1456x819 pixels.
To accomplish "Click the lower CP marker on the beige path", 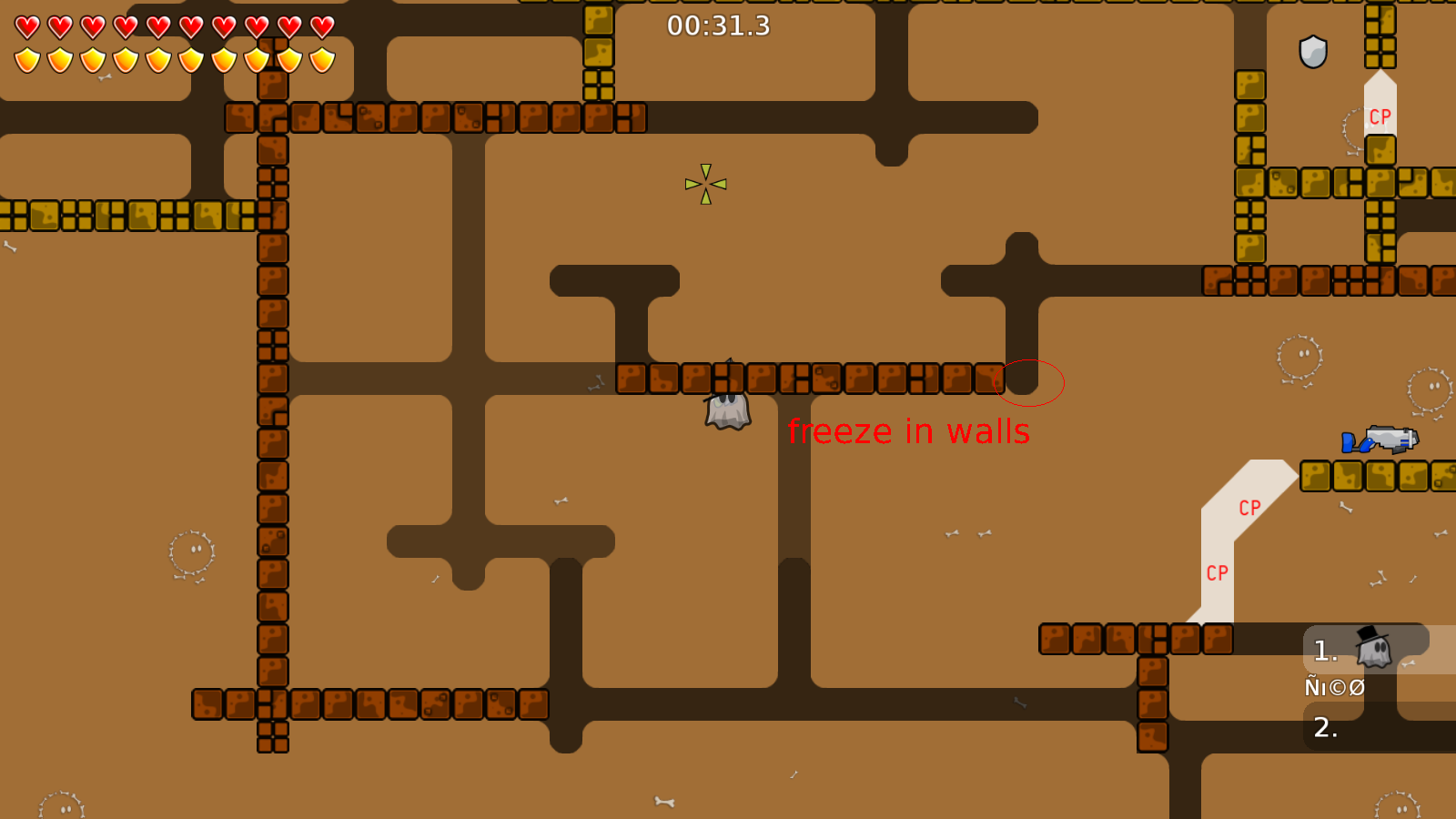I will coord(1218,571).
